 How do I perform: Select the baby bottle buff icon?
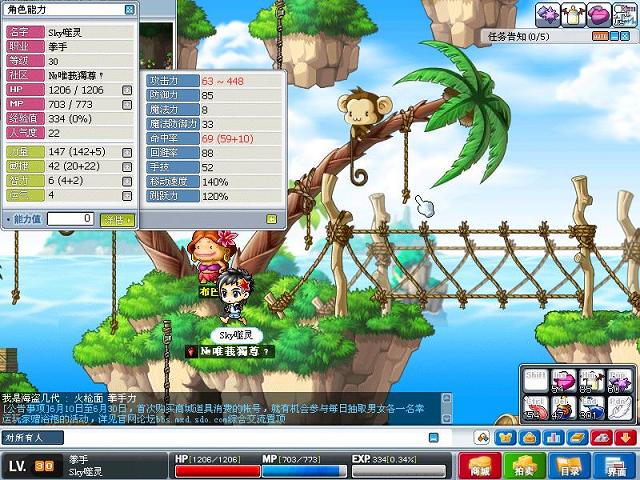[x=574, y=14]
